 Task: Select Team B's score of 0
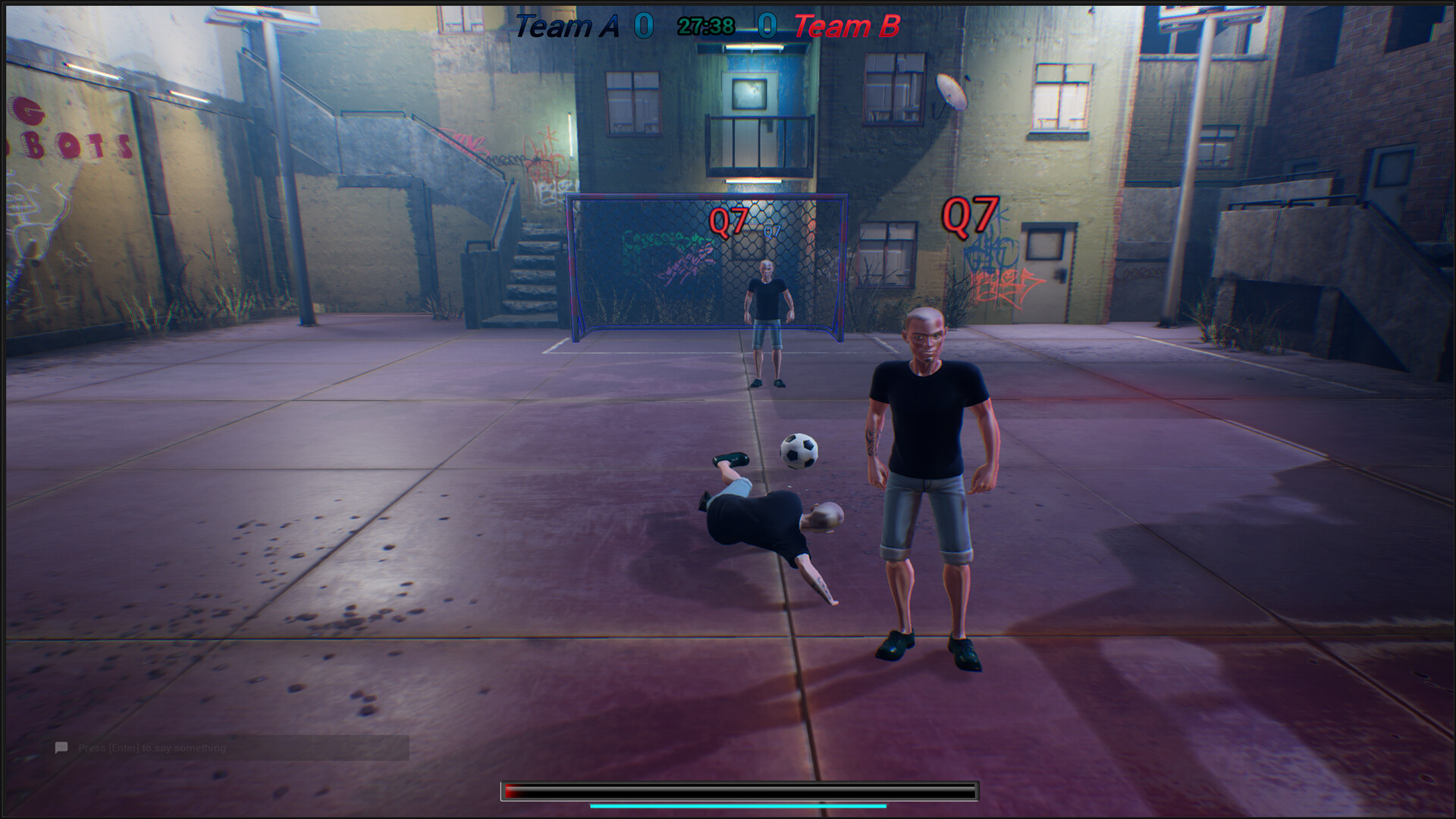click(x=767, y=24)
